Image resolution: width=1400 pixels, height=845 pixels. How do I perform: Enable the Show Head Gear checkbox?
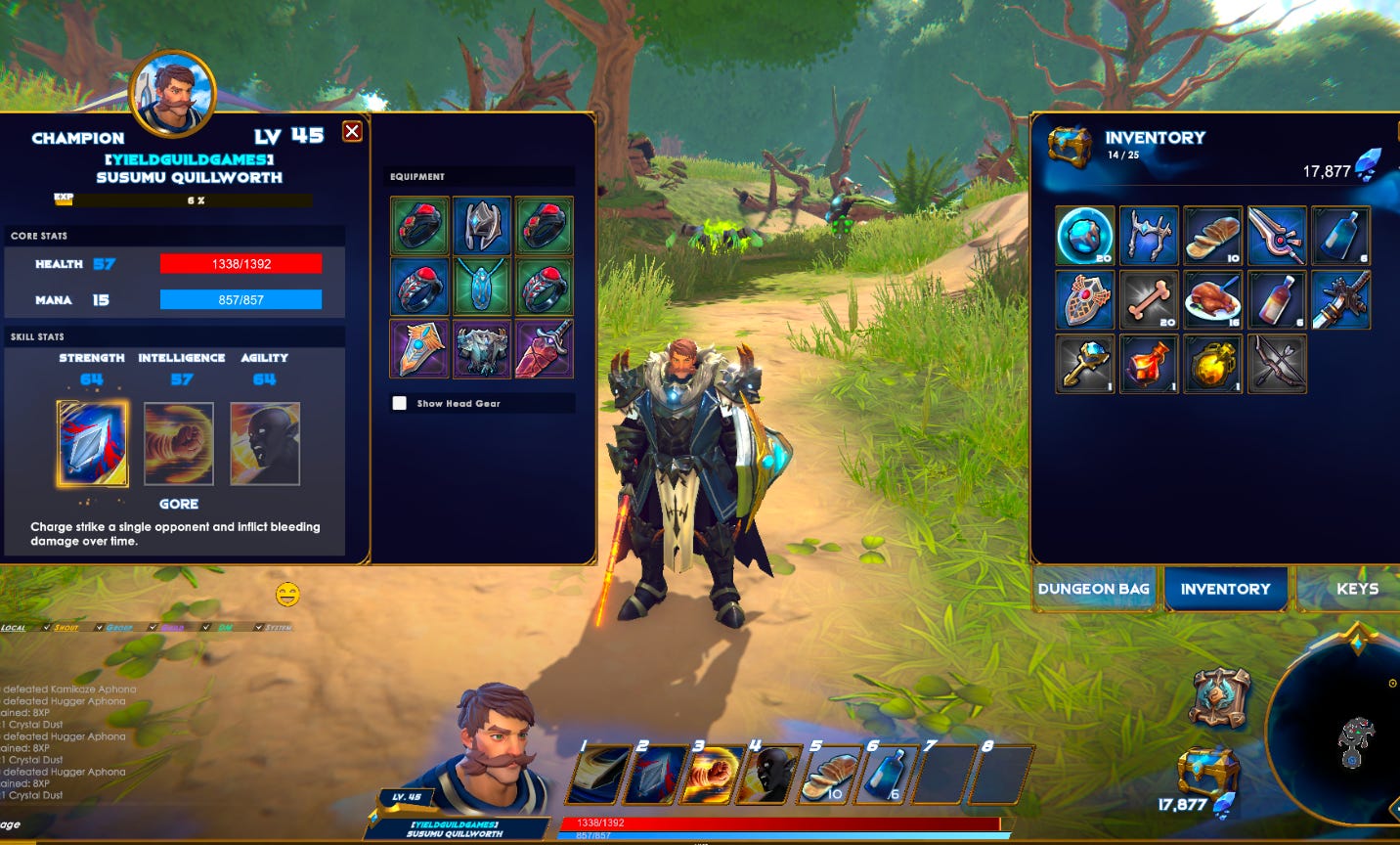click(399, 403)
